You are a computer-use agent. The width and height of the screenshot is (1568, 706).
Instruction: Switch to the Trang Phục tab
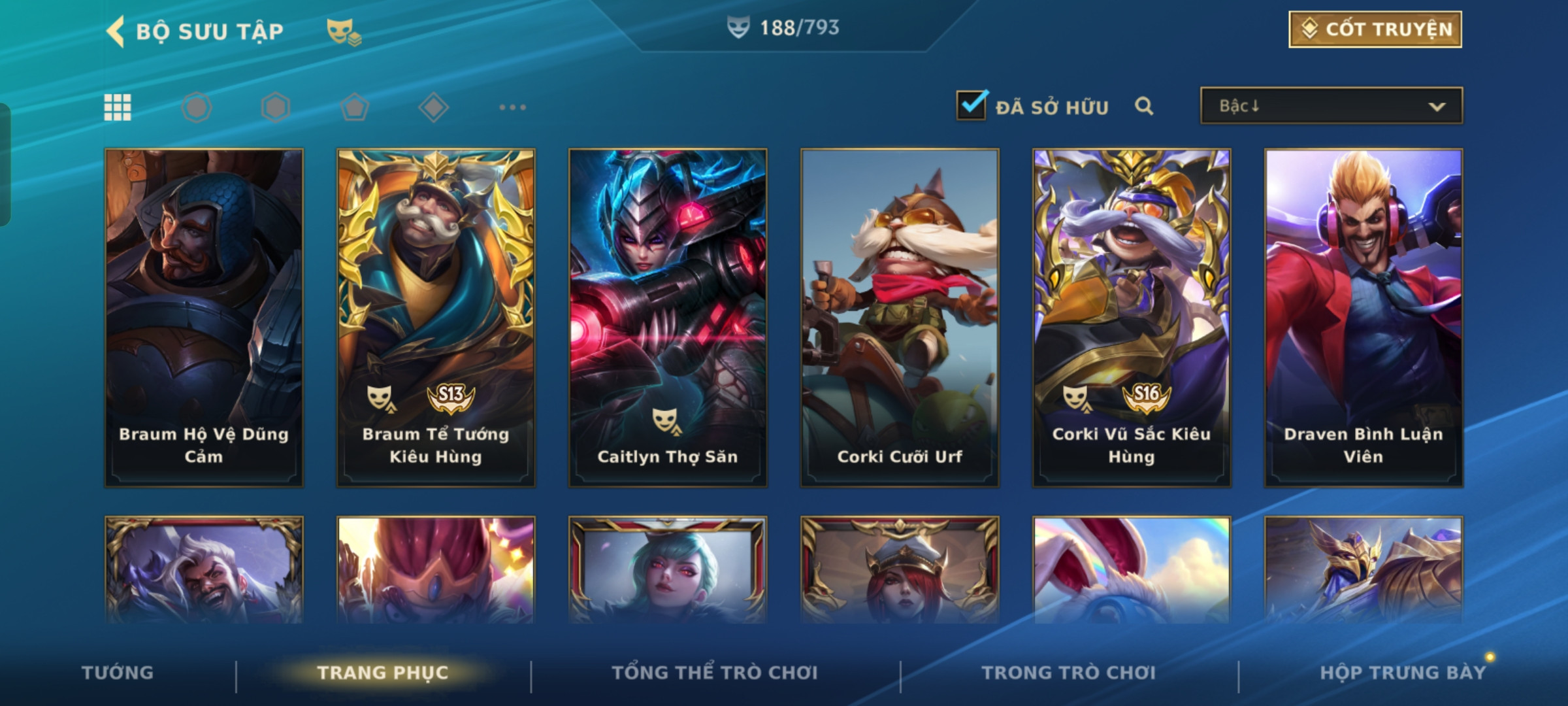point(383,673)
